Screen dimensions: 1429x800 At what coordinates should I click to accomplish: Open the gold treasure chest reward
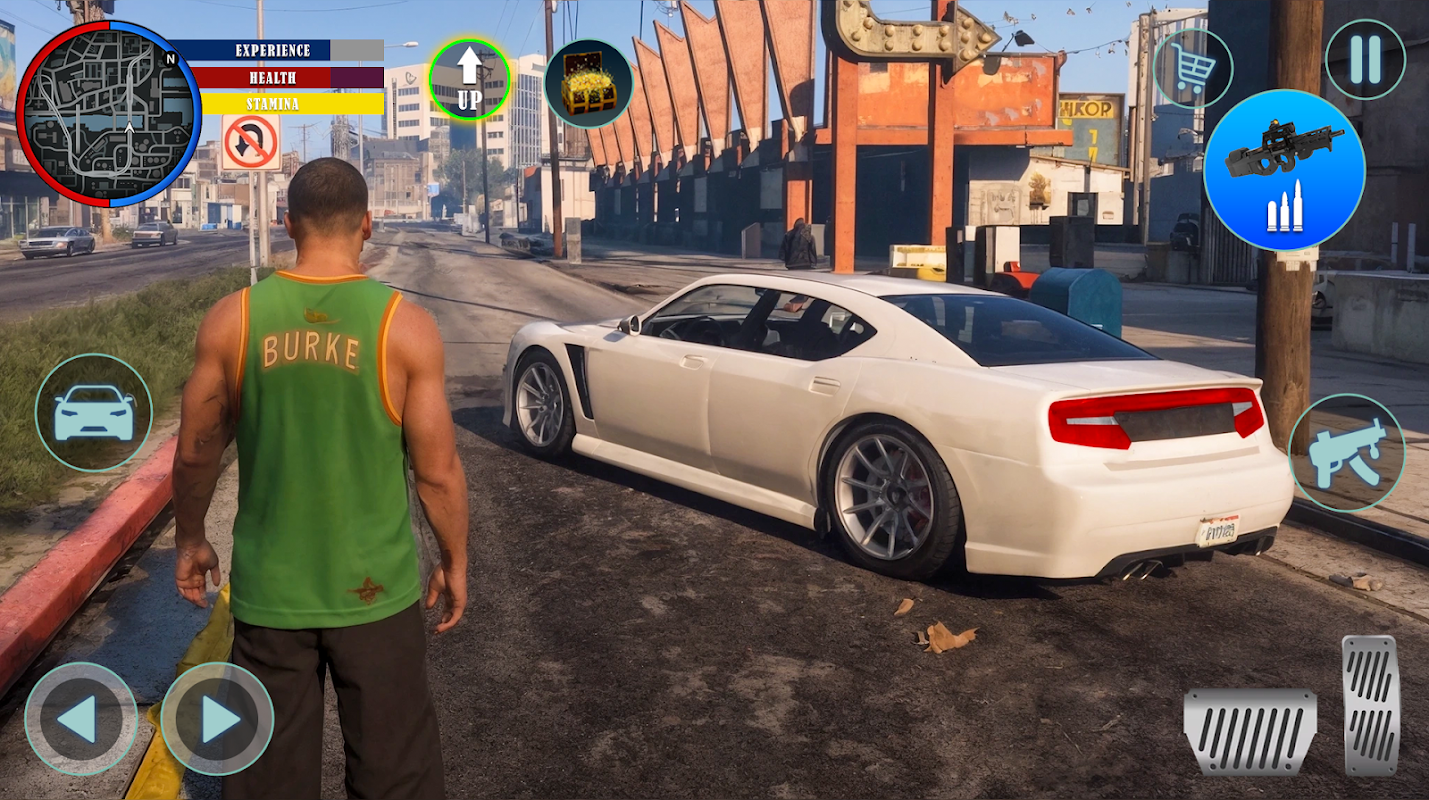pos(588,84)
